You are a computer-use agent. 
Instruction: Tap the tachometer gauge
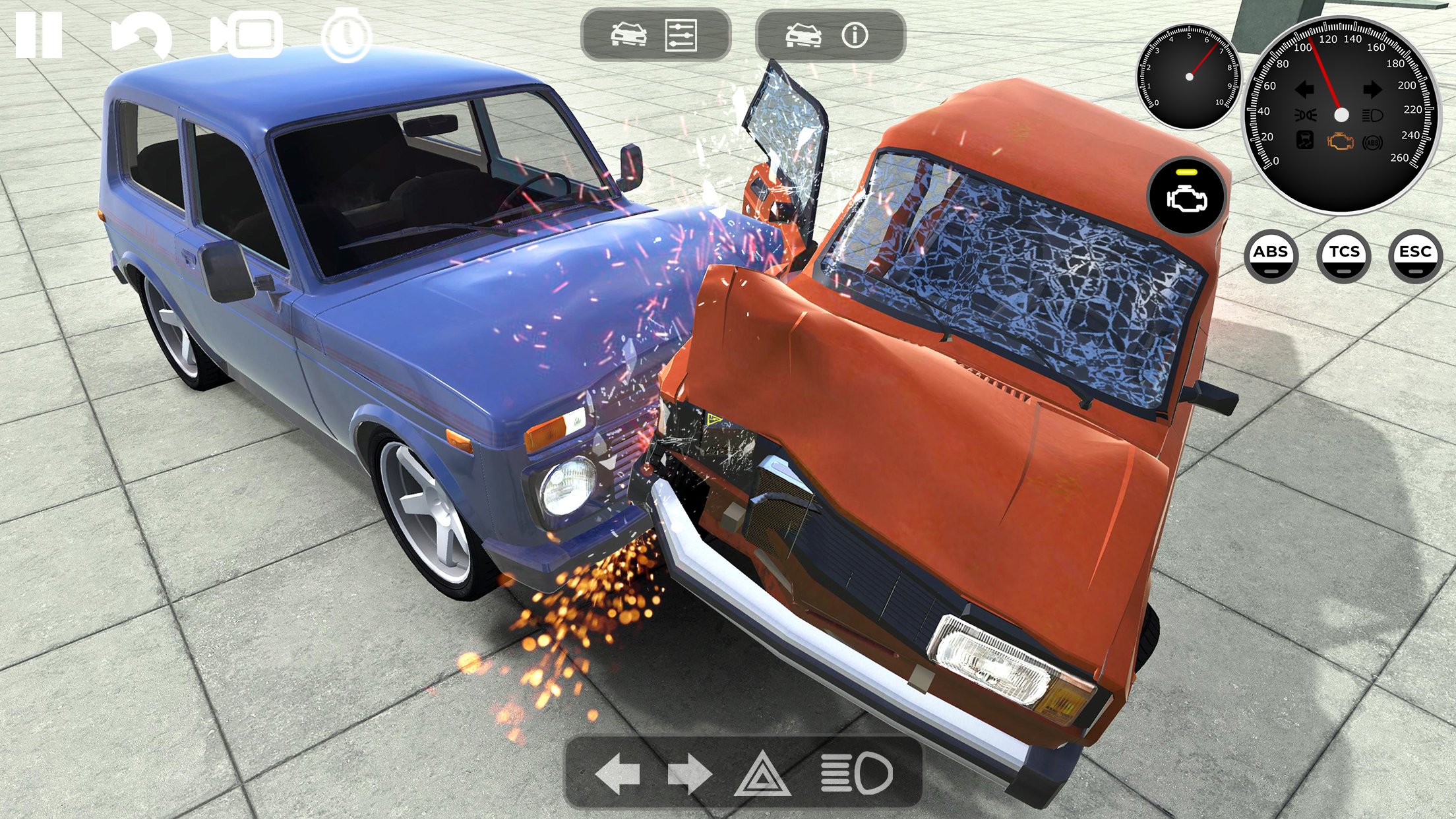click(1189, 78)
